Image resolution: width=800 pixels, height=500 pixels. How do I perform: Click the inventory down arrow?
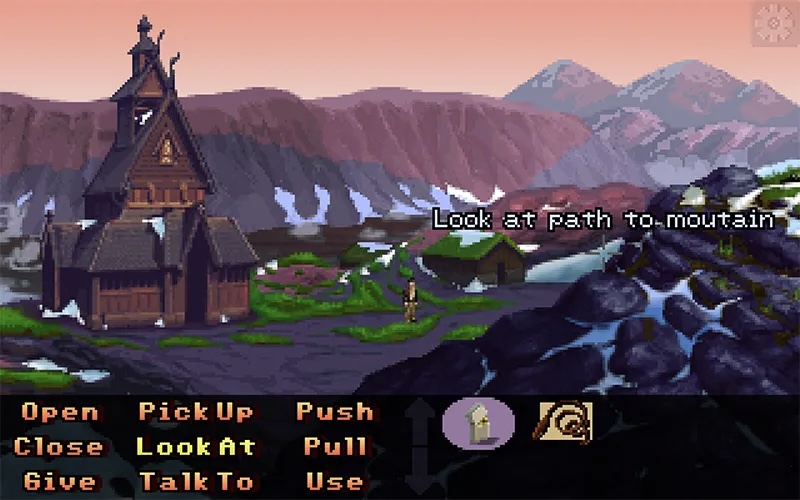(x=420, y=476)
